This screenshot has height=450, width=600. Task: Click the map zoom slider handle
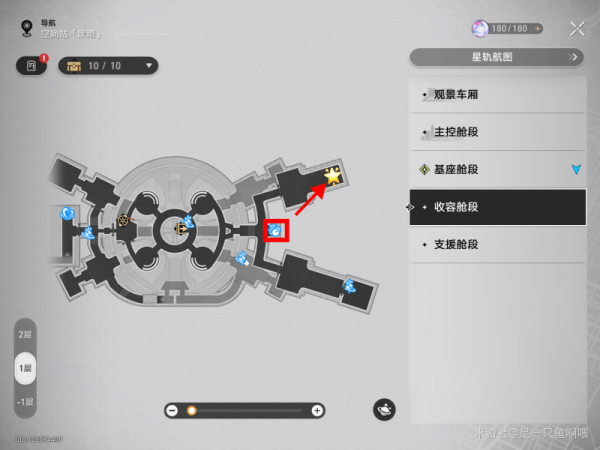coord(191,410)
